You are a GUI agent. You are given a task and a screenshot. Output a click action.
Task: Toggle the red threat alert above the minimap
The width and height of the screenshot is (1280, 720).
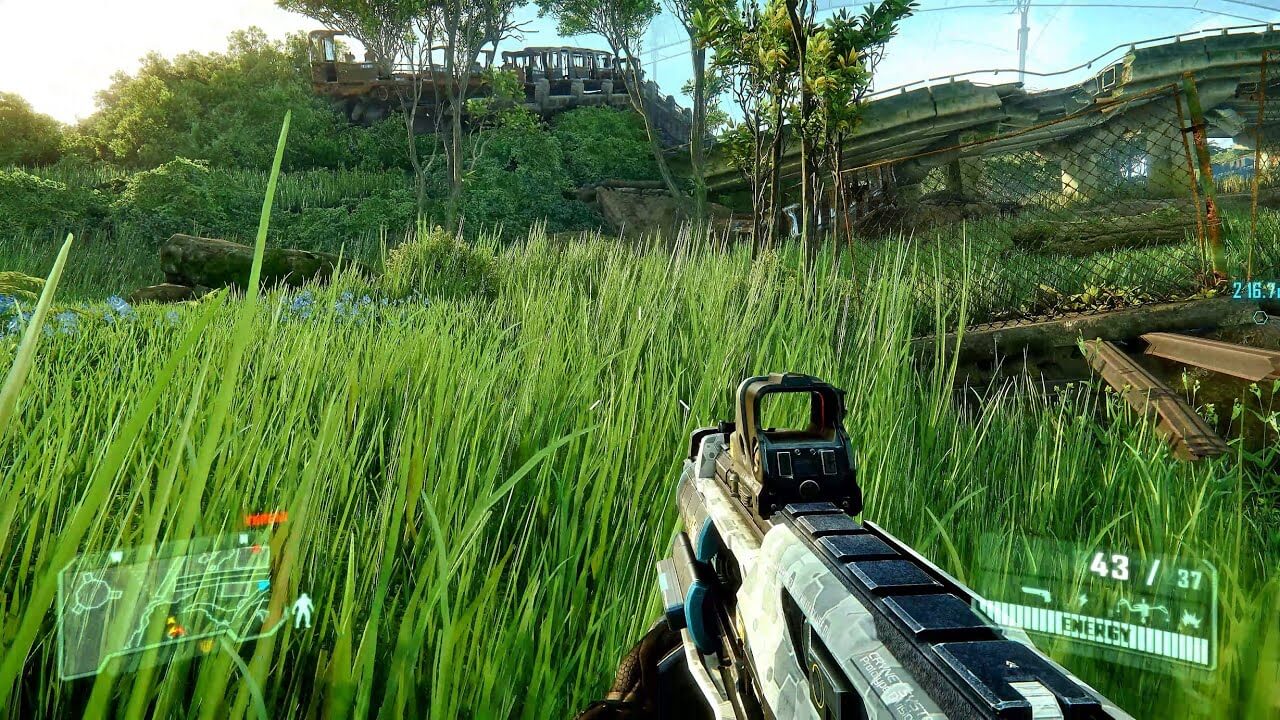point(262,518)
